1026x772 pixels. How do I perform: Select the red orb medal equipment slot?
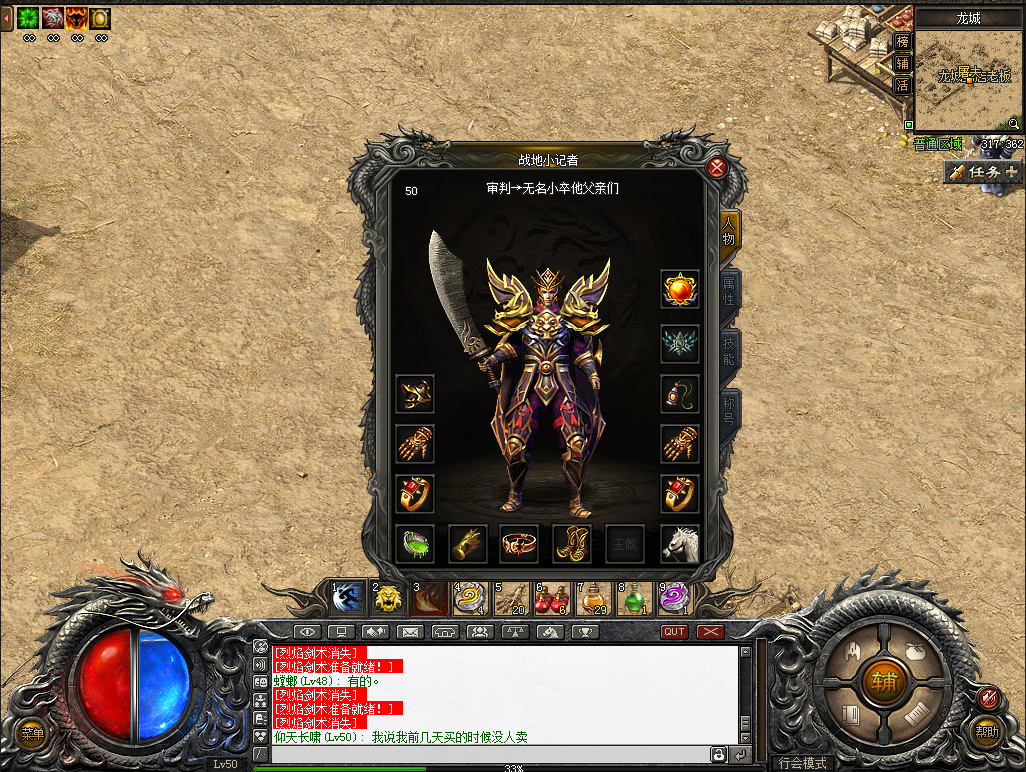[x=680, y=289]
